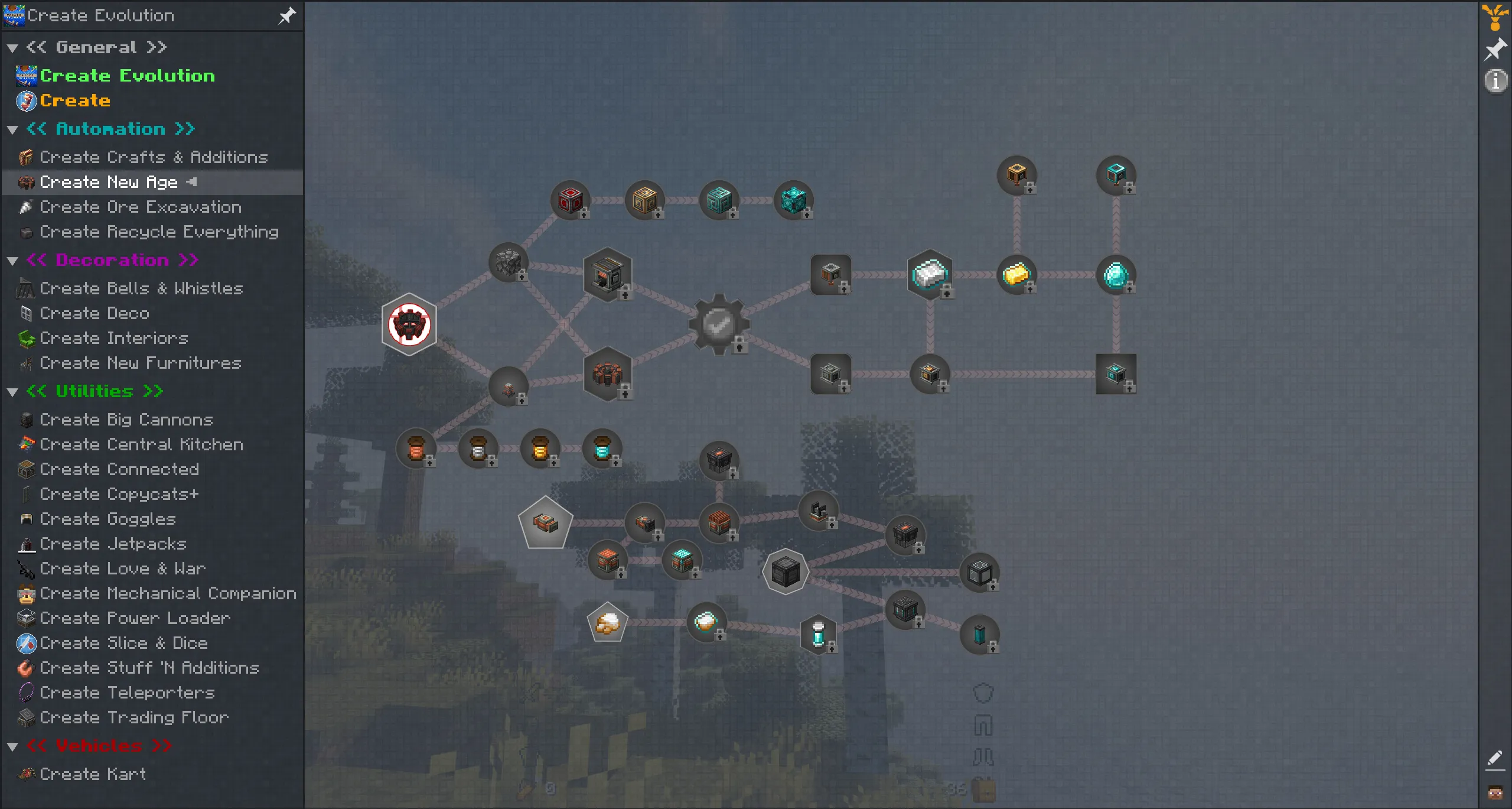Select the iron block advancement node

click(929, 274)
